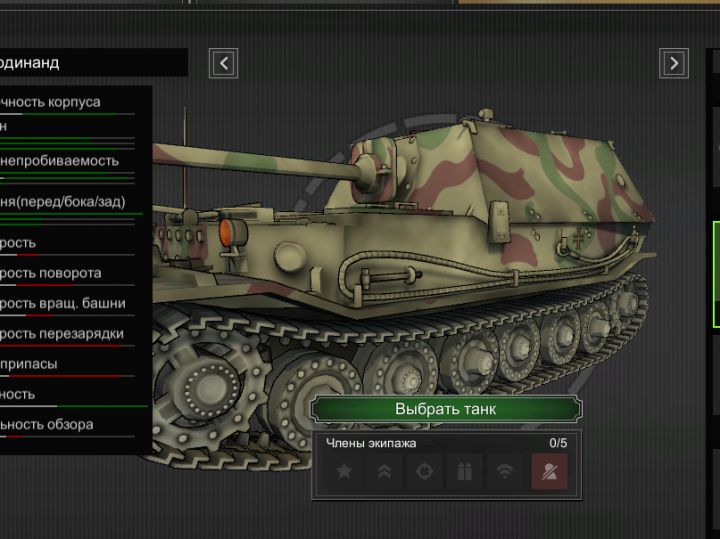Image resolution: width=720 pixels, height=539 pixels.
Task: Select the star commander crew slot
Action: coord(344,472)
